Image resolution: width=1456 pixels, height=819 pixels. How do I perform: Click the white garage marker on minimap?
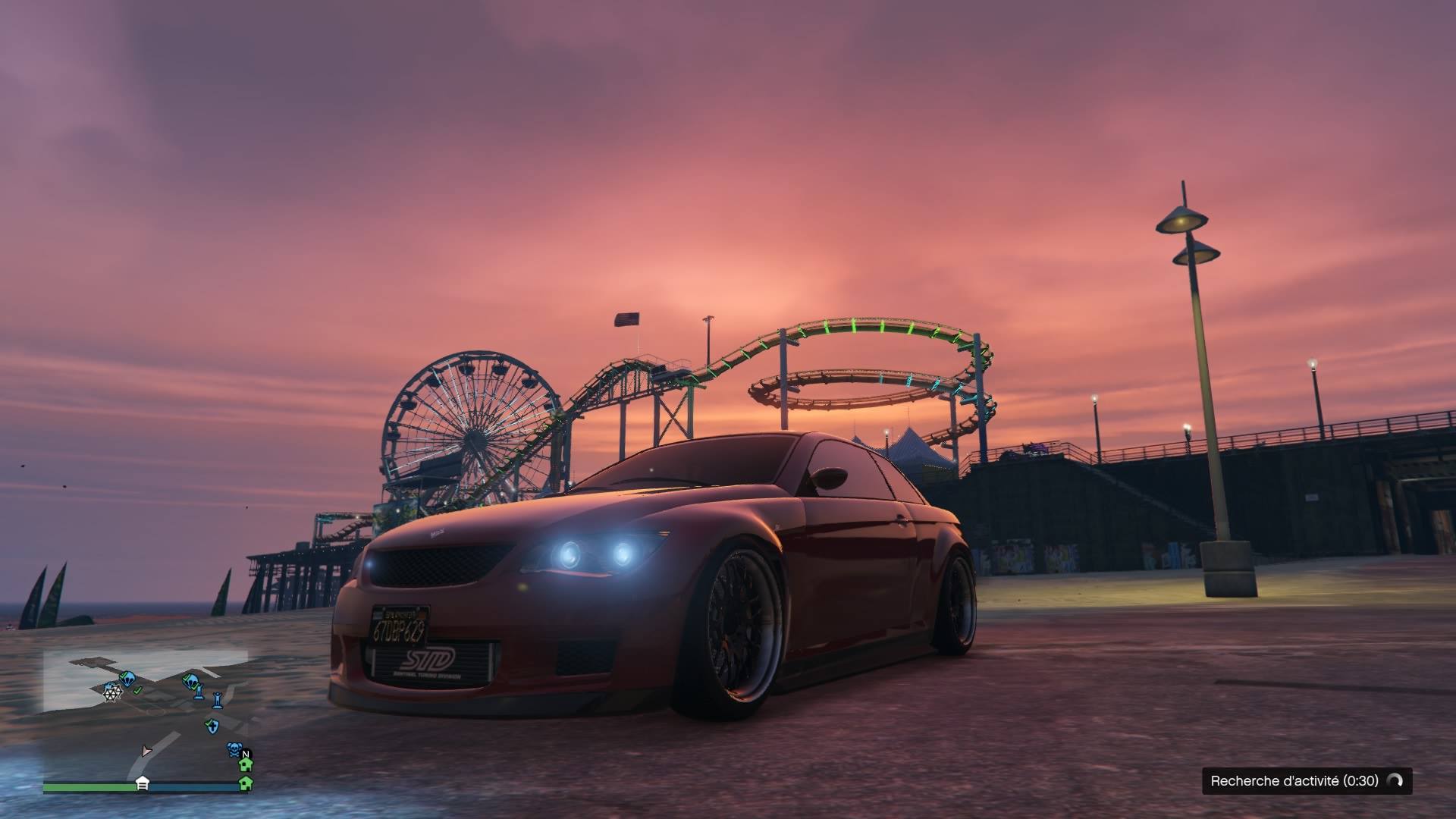click(x=142, y=784)
